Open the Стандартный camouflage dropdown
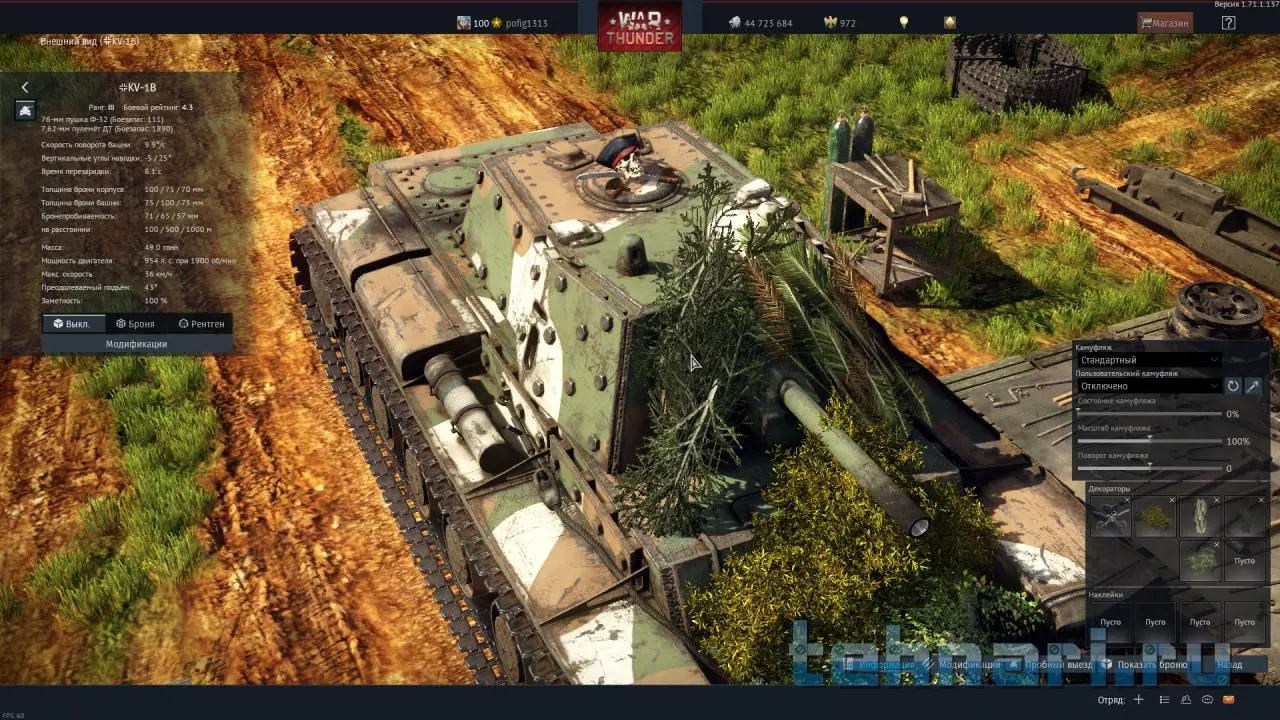 tap(1148, 360)
